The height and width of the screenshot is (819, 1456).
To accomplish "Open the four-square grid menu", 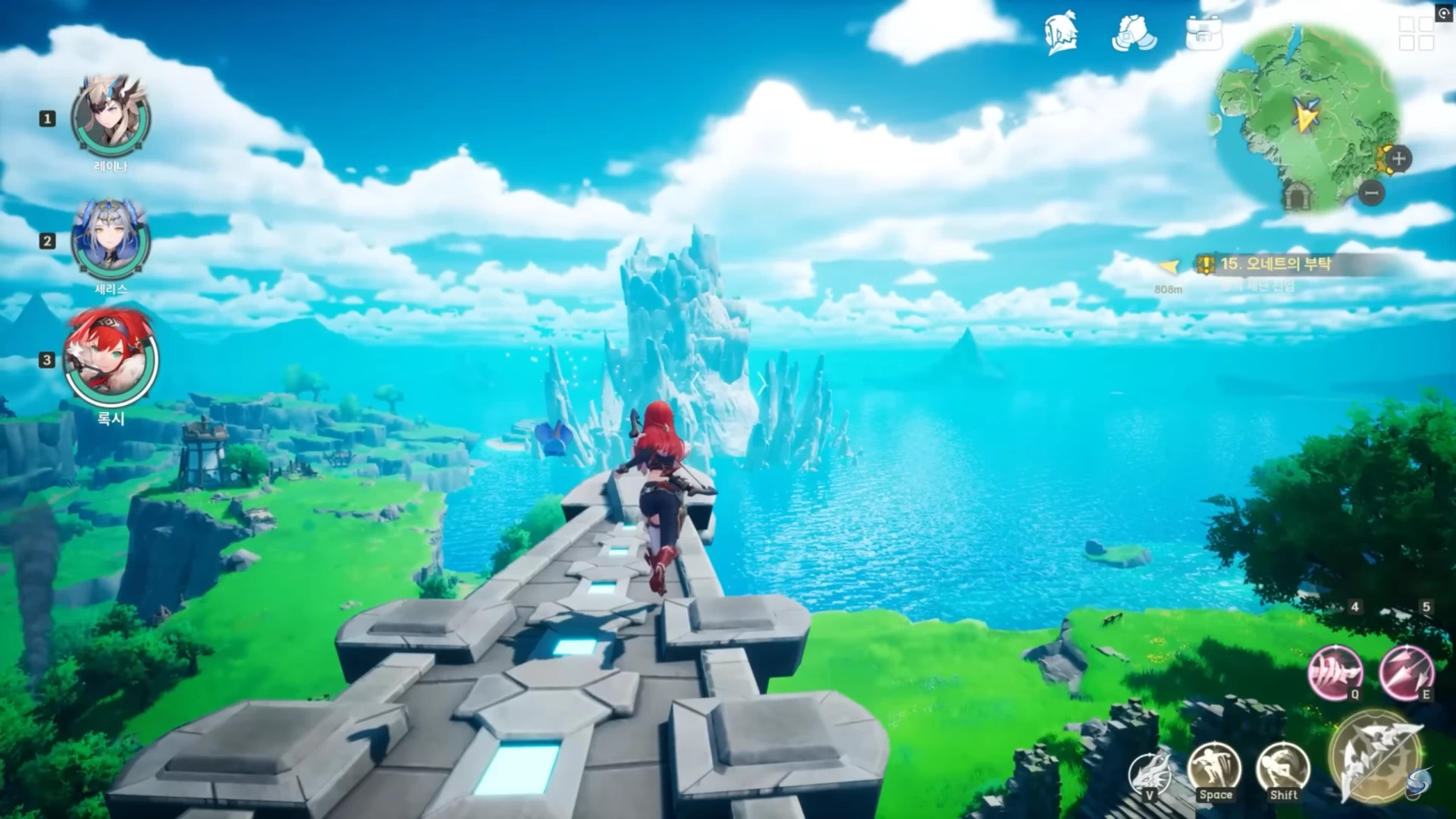I will click(x=1415, y=33).
